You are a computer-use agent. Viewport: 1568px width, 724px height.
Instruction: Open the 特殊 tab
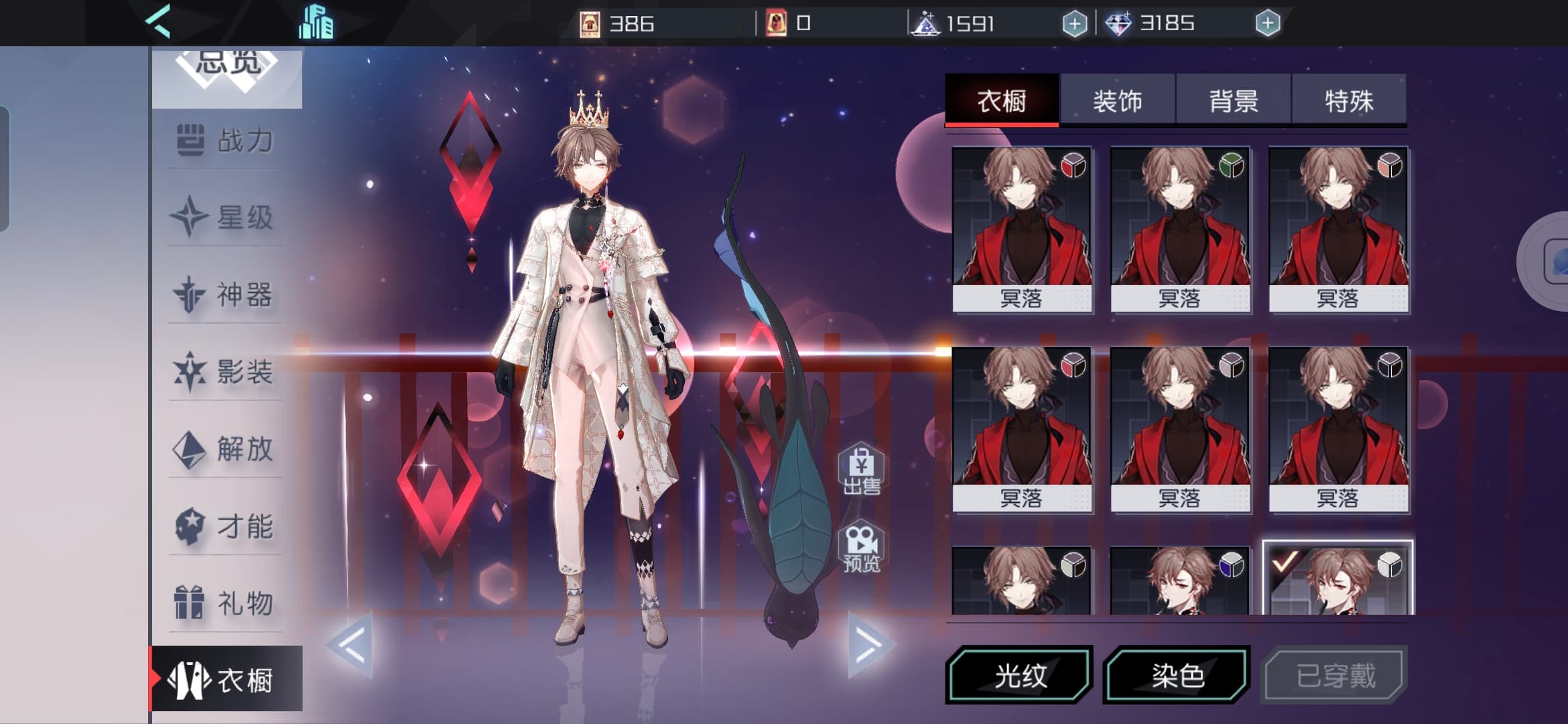point(1348,101)
